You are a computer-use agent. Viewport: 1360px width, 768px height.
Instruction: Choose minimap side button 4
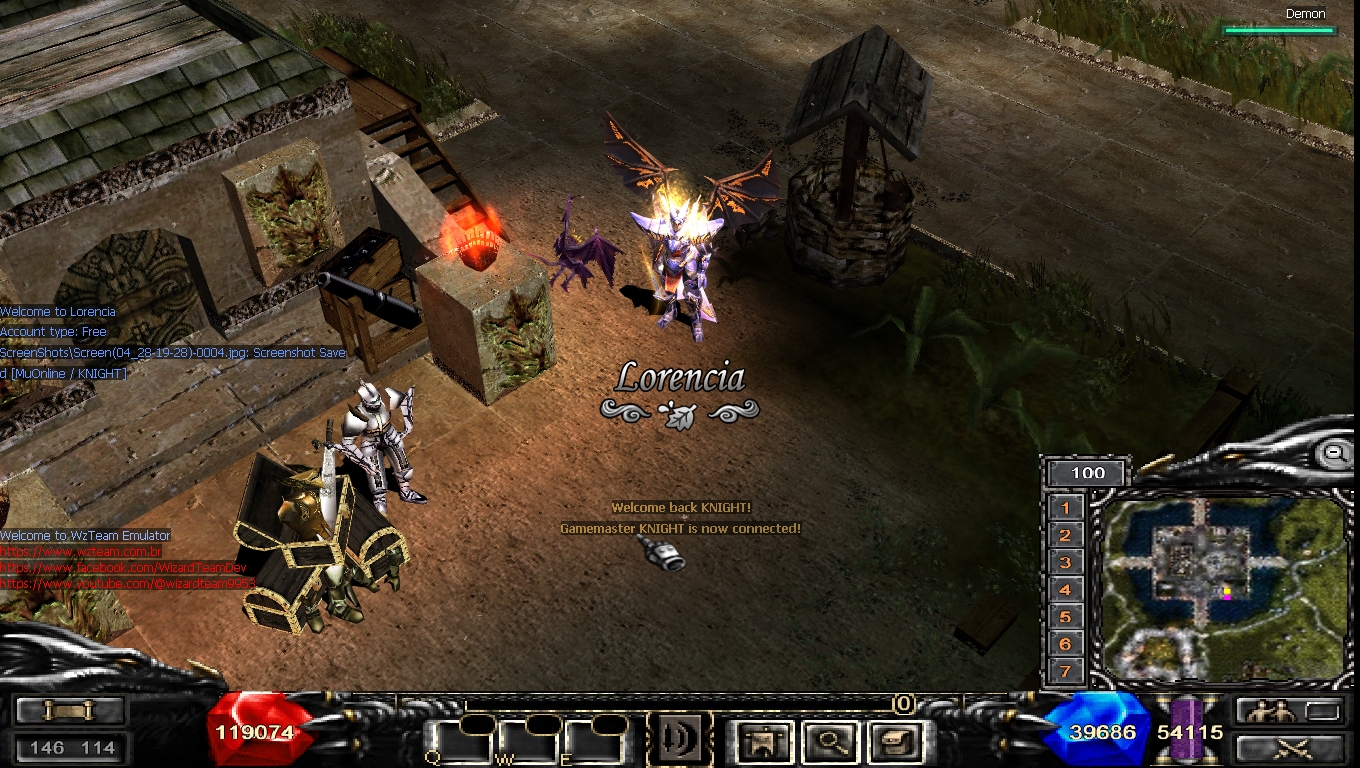point(1066,590)
